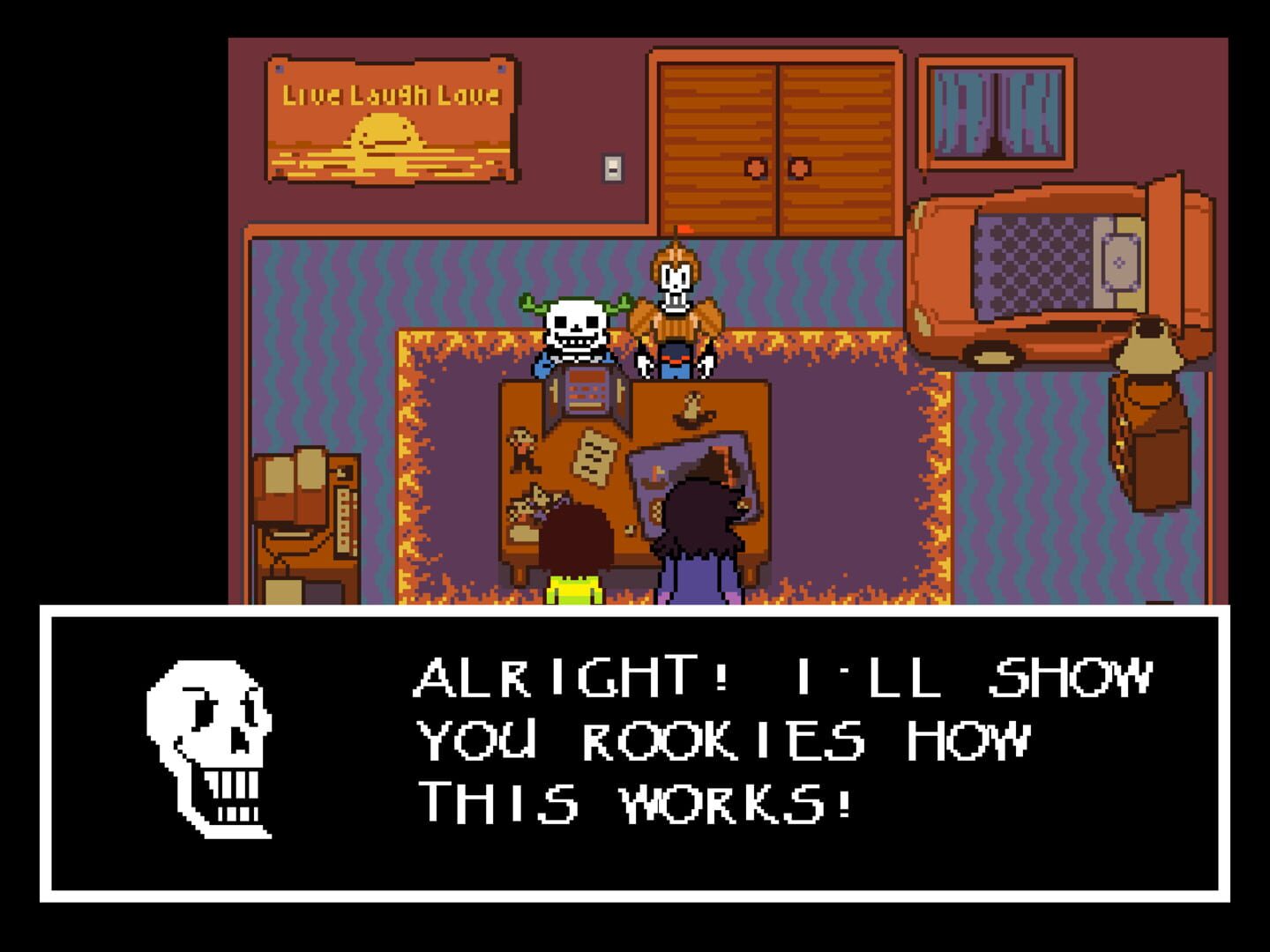This screenshot has height=952, width=1270.
Task: Click the race car bed's yellow headlight
Action: 990,356
